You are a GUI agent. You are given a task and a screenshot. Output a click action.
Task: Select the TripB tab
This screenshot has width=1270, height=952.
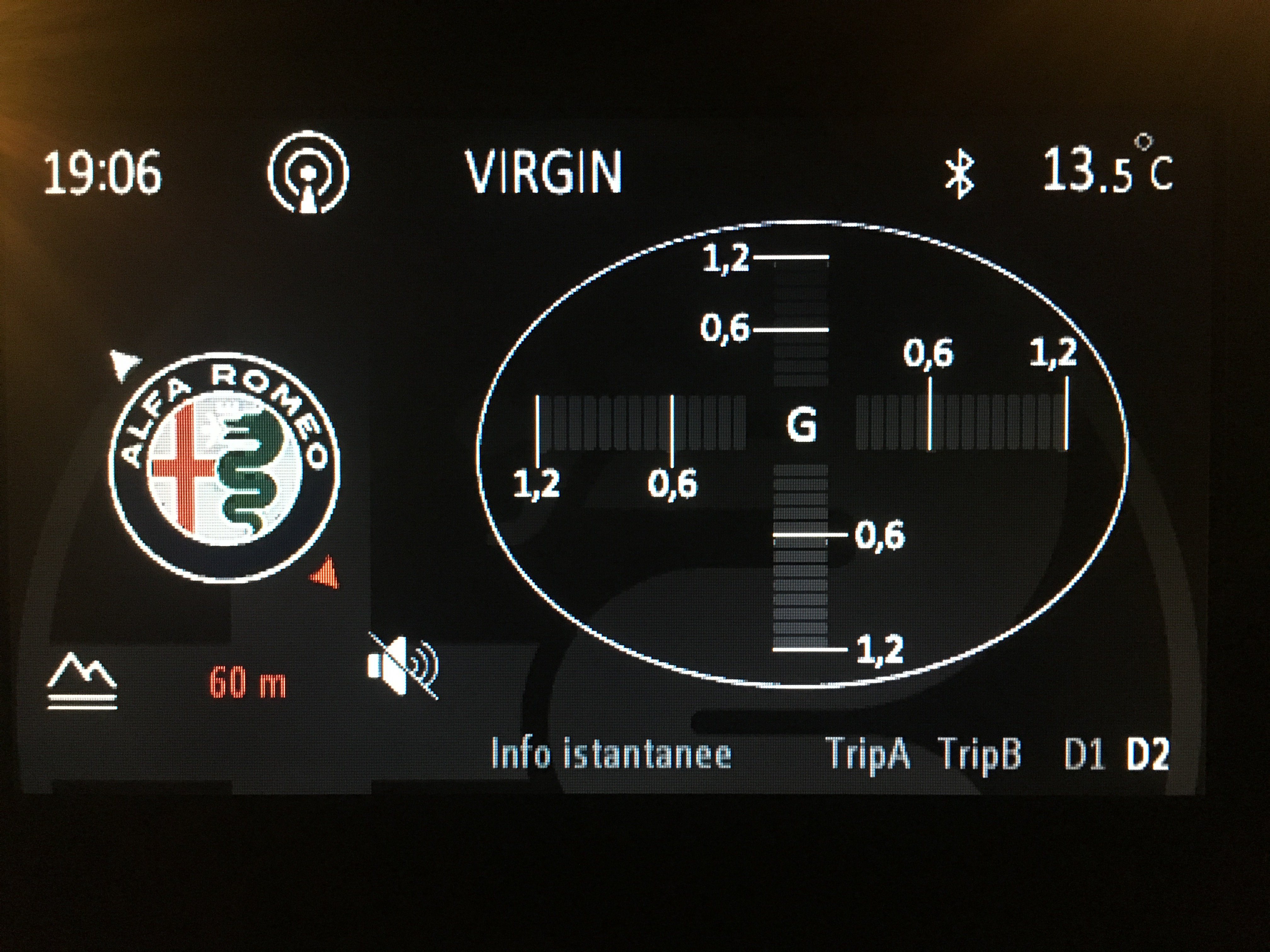point(981,753)
